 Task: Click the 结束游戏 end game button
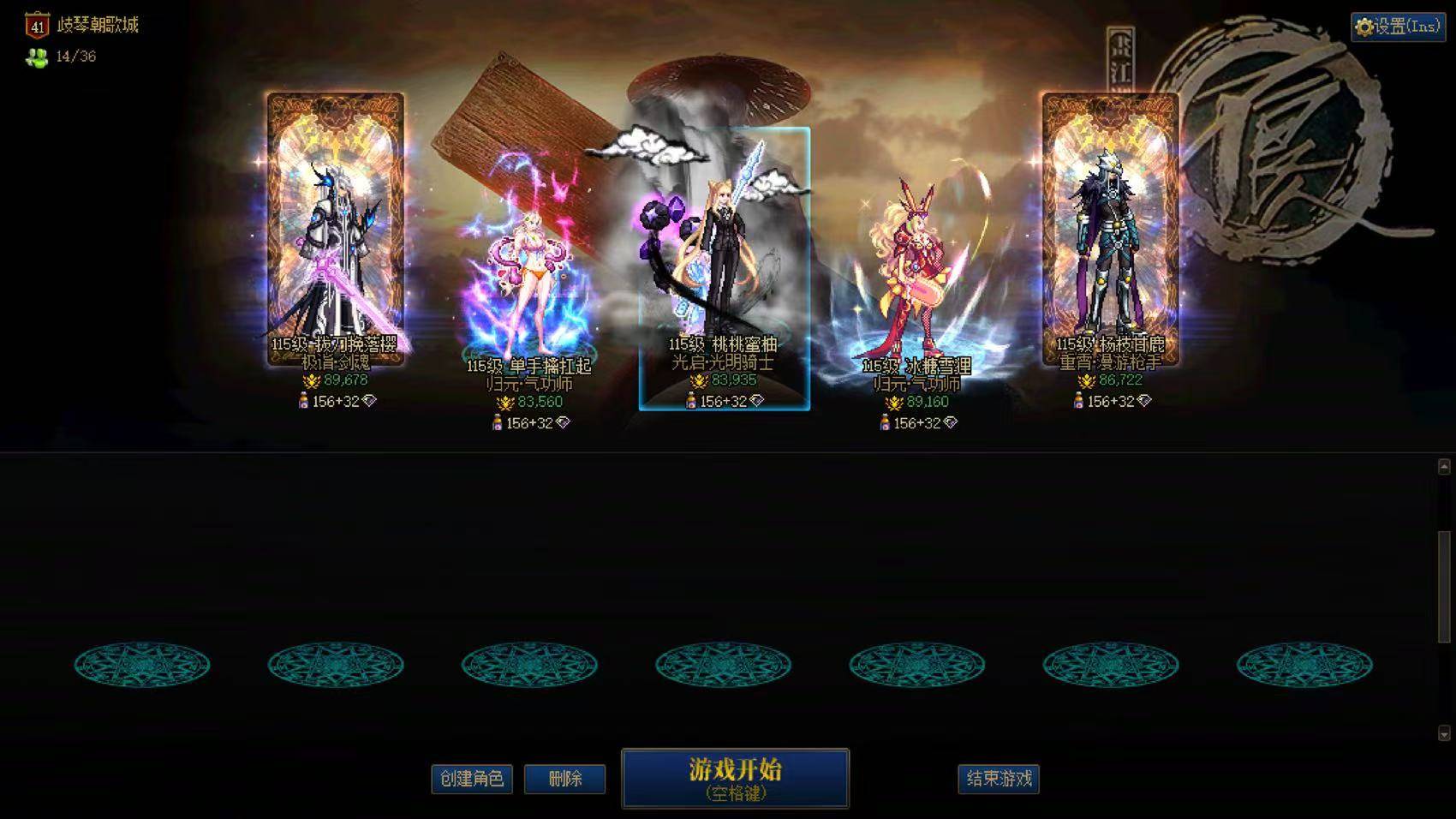tap(1000, 780)
